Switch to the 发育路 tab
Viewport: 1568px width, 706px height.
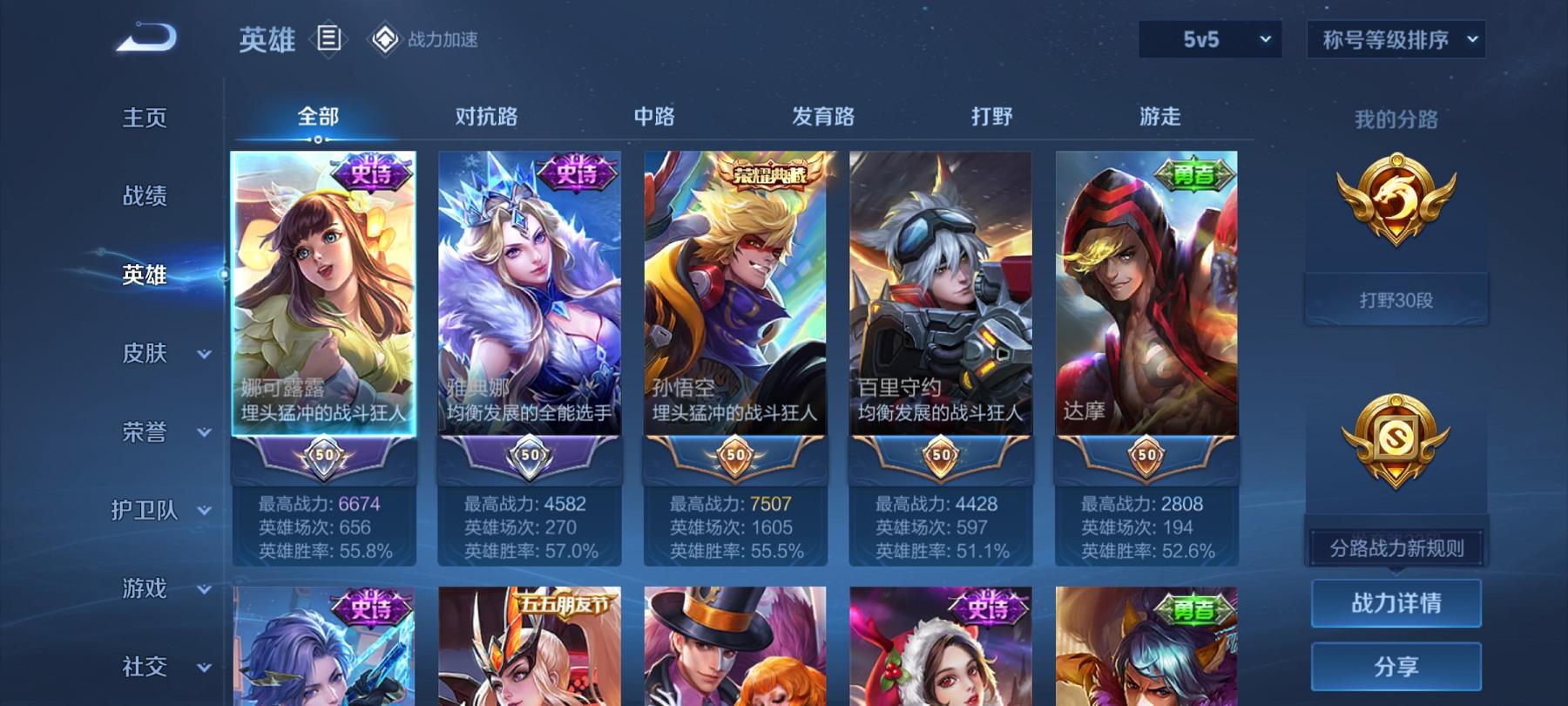822,116
